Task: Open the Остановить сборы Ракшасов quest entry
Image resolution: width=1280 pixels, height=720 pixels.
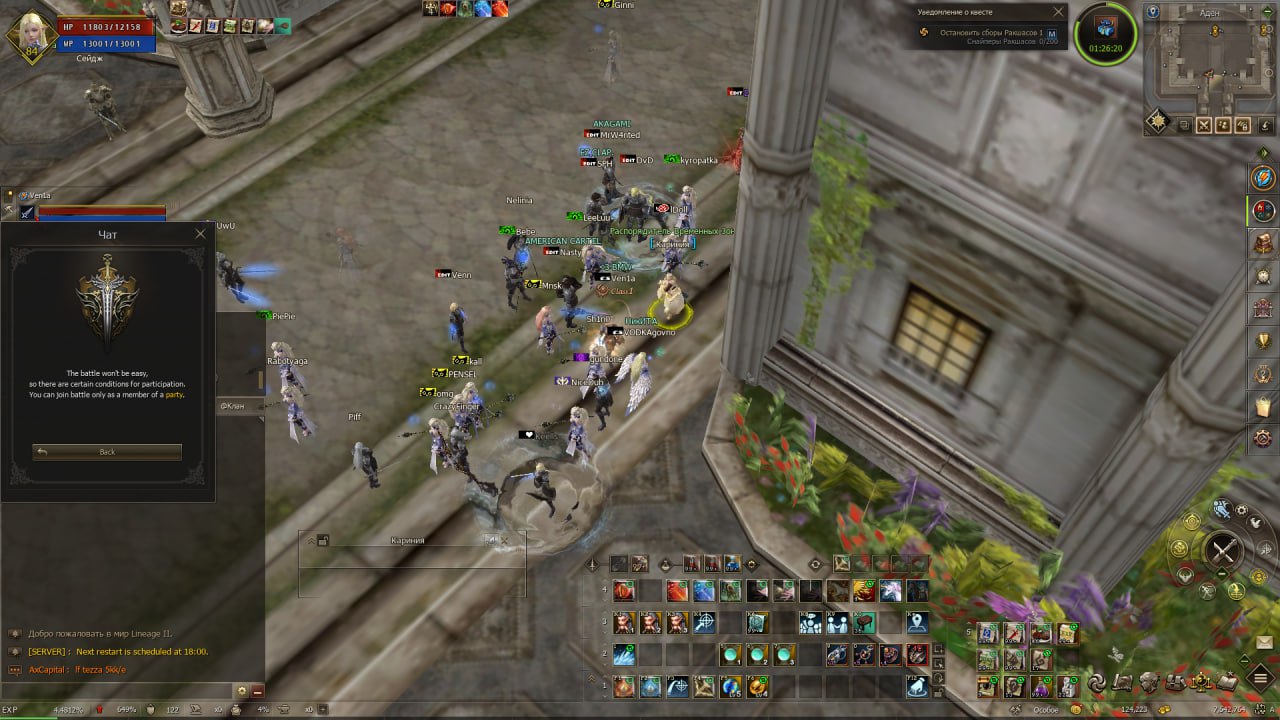Action: click(992, 33)
